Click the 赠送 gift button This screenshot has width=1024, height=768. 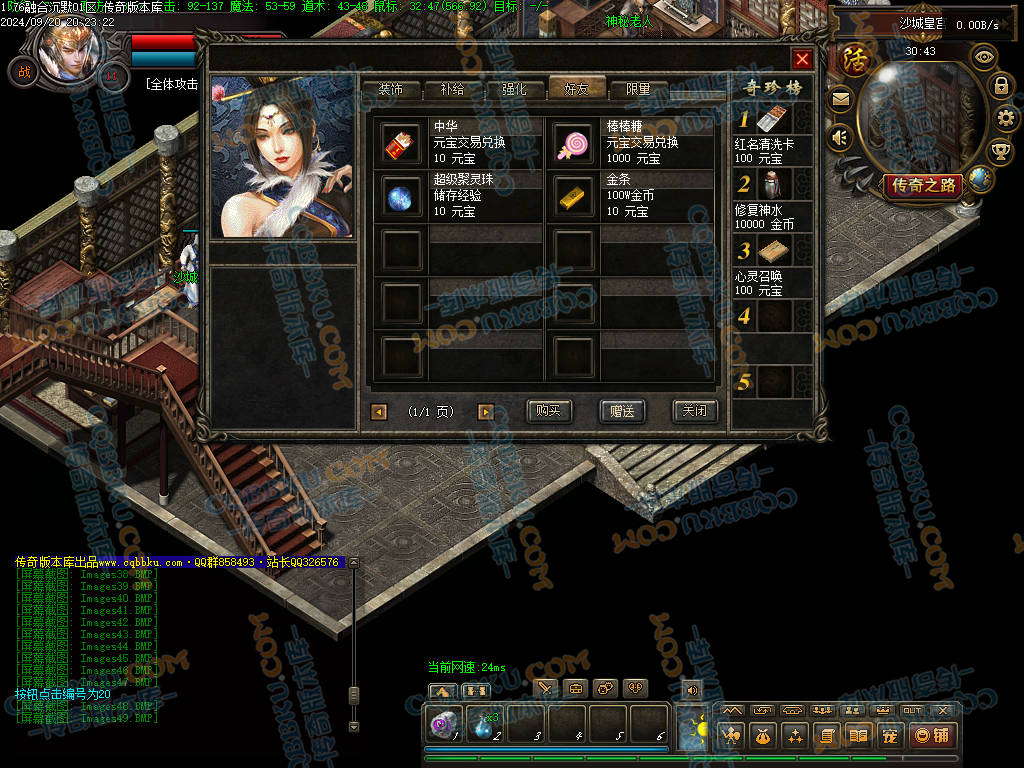click(622, 411)
